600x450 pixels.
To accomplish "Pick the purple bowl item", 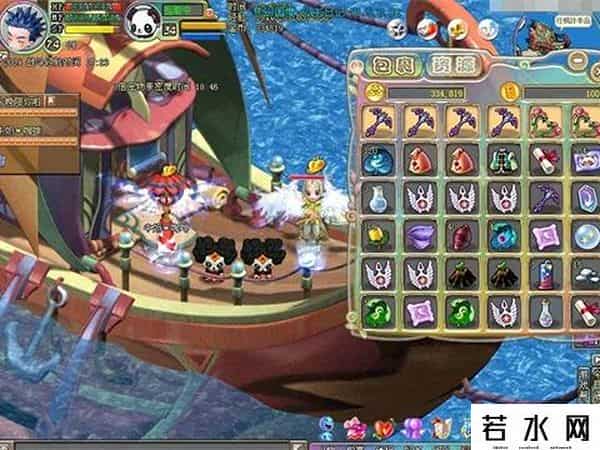I will (420, 233).
